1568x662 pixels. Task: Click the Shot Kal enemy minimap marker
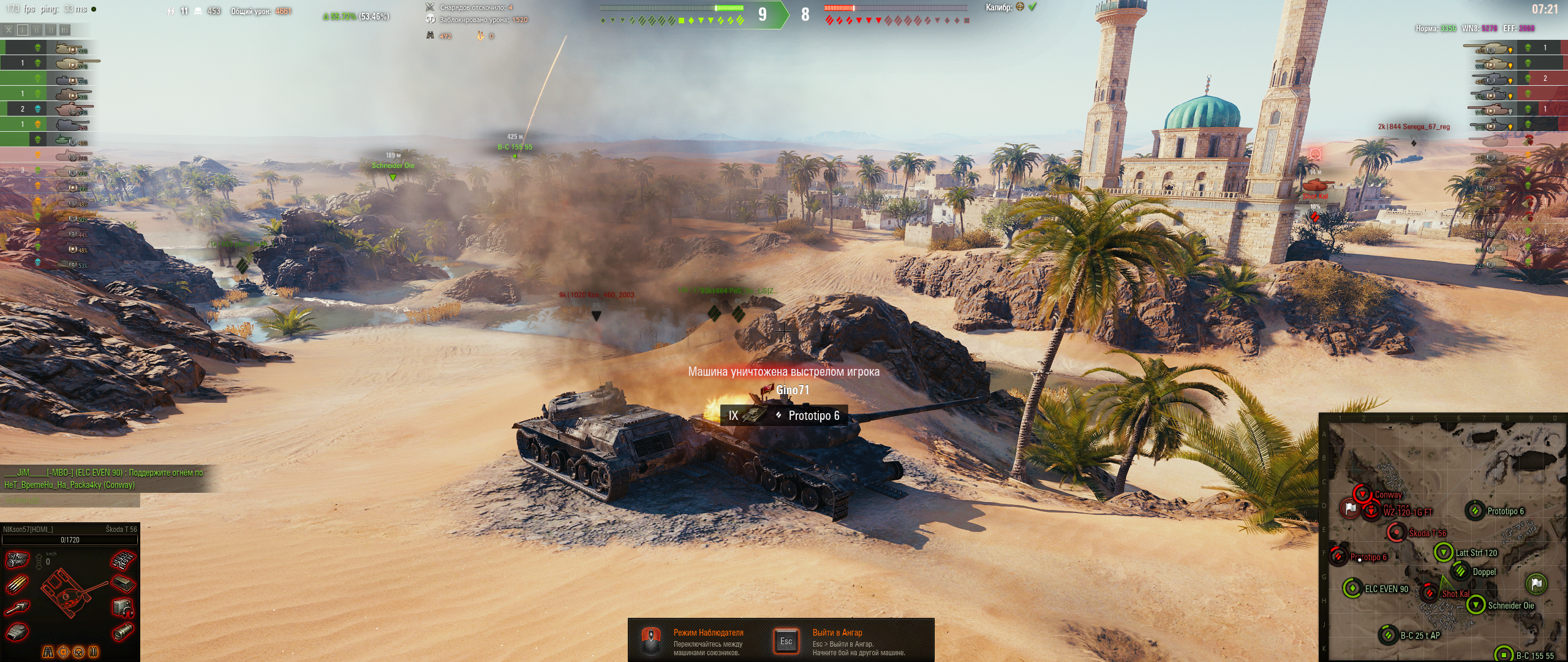pos(1430,593)
